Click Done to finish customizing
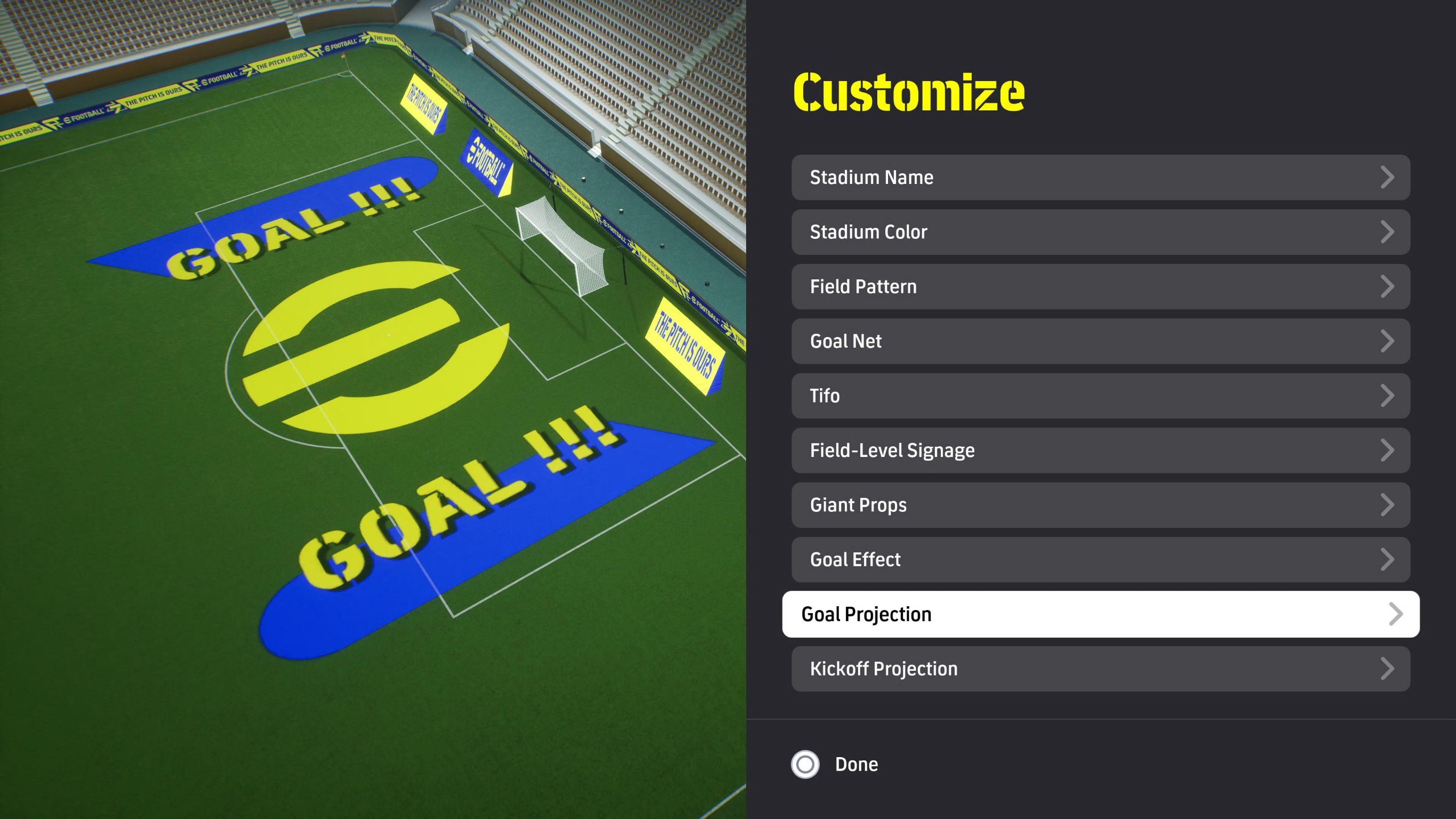 [x=835, y=764]
